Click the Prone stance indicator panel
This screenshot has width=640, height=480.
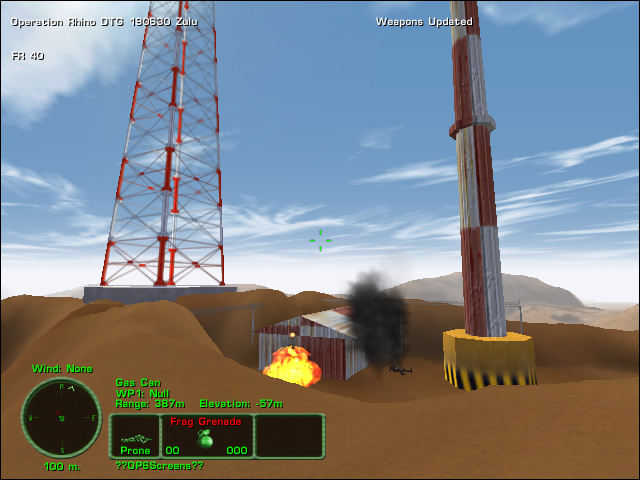click(x=135, y=438)
